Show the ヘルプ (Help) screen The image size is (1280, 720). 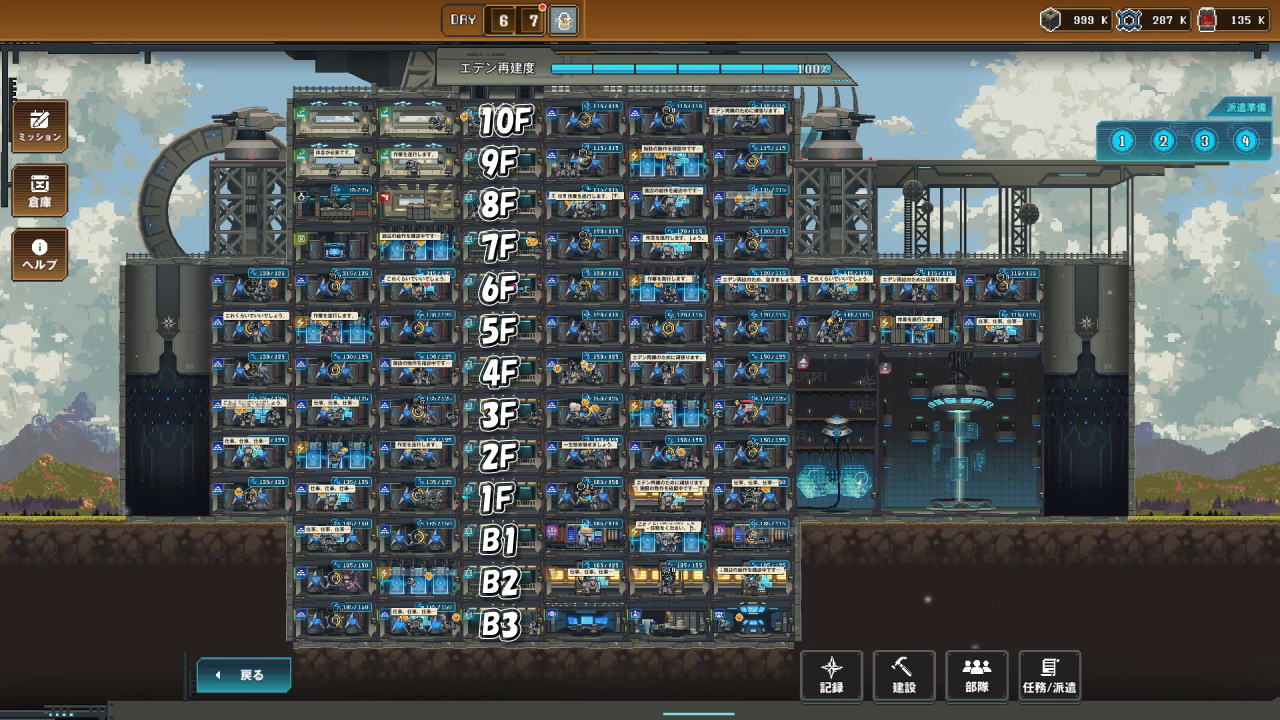pos(40,254)
